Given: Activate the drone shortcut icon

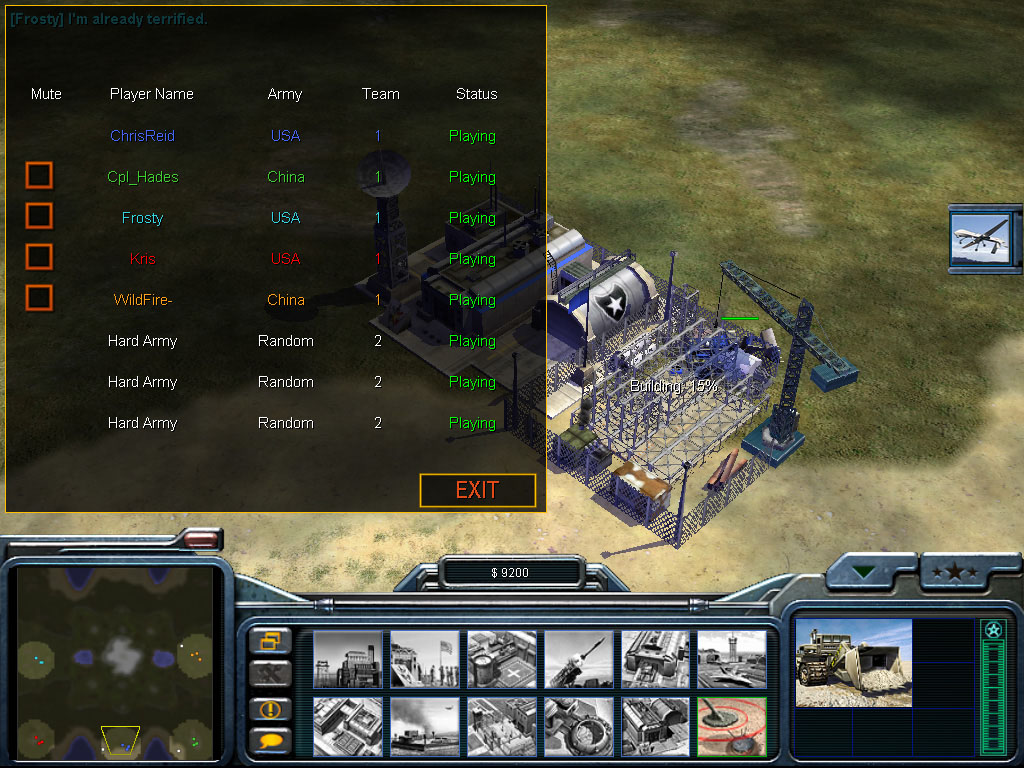Looking at the screenshot, I should point(983,237).
